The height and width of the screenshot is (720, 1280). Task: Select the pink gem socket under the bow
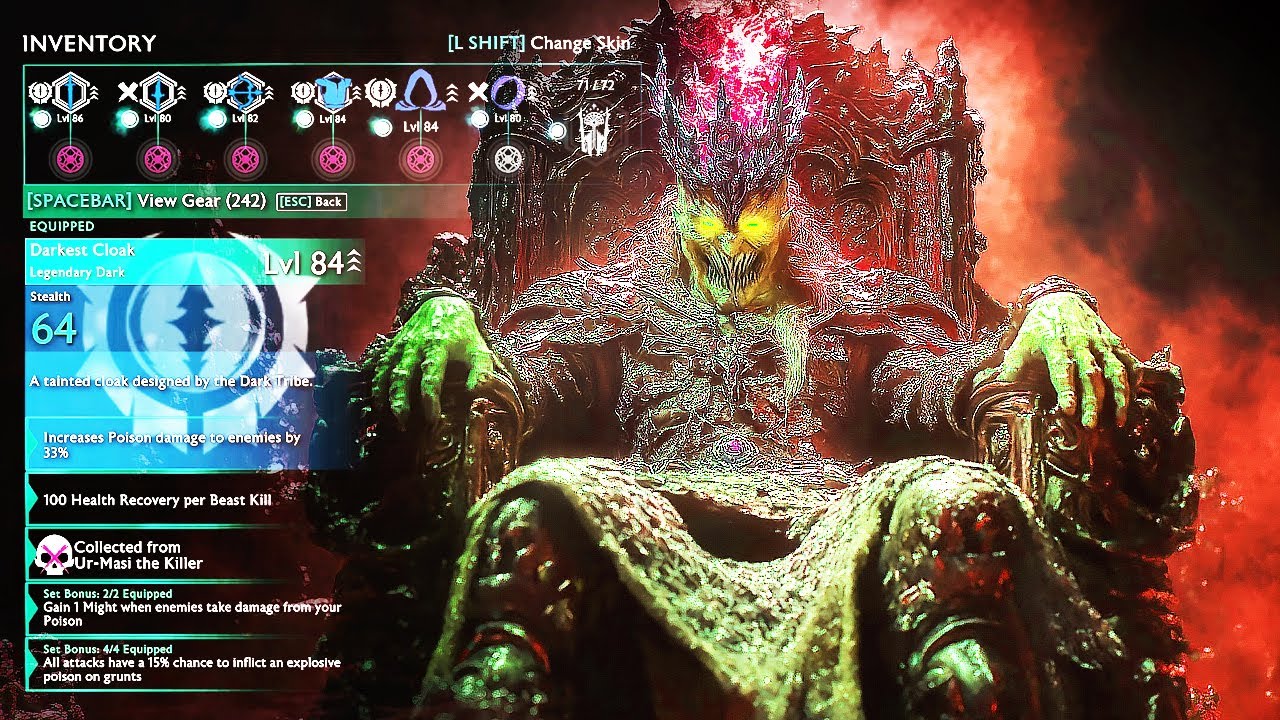click(245, 160)
